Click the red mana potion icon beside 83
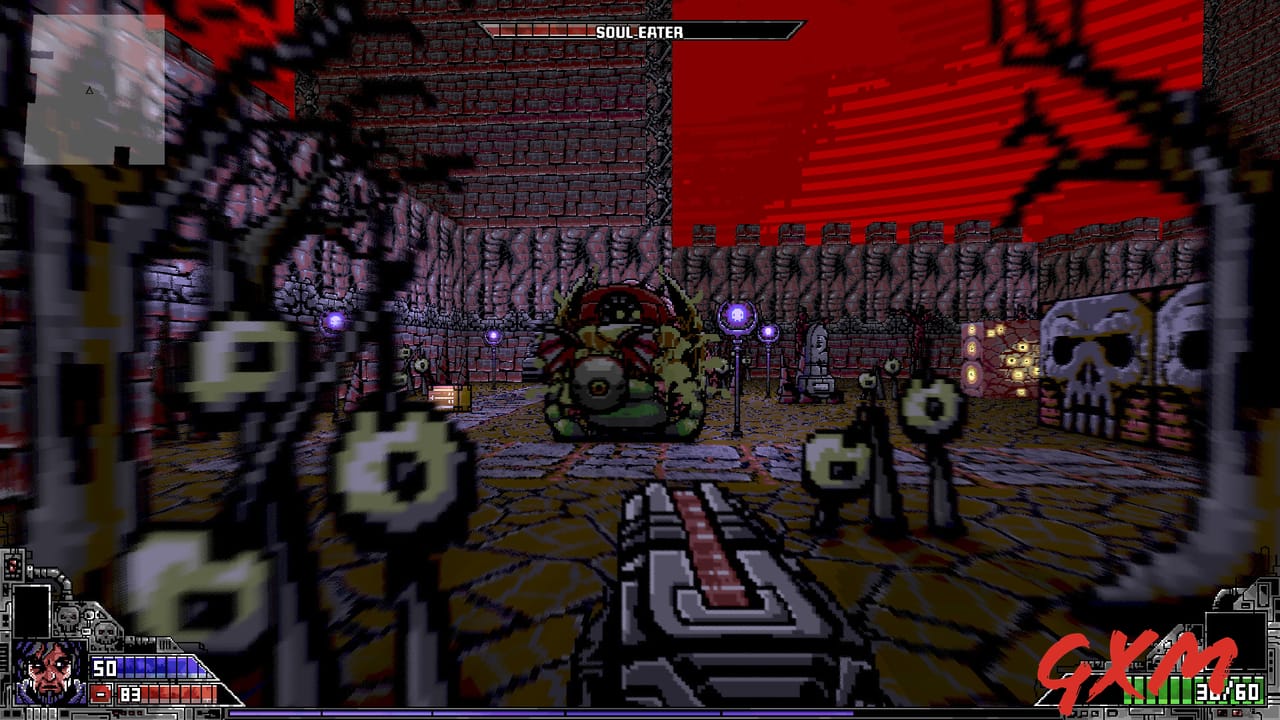Screen dimensions: 1280x720 [101, 694]
